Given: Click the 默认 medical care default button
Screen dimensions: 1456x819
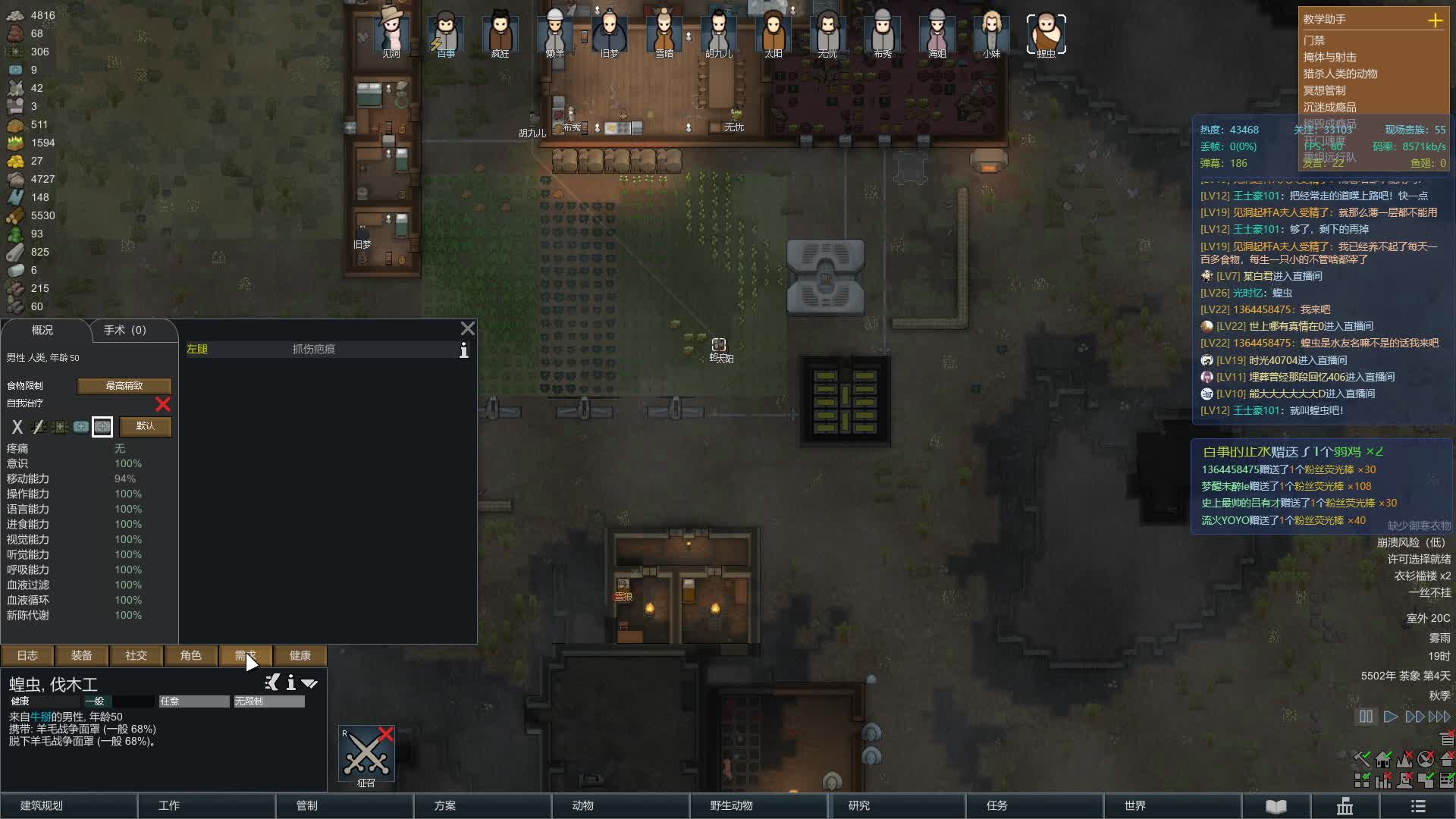Looking at the screenshot, I should tap(145, 426).
